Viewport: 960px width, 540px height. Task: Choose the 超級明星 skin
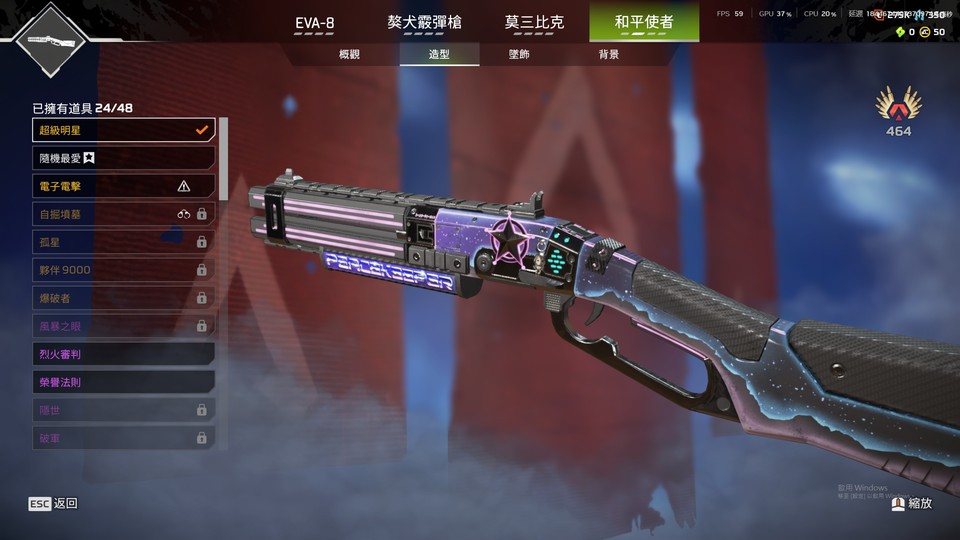coord(124,130)
